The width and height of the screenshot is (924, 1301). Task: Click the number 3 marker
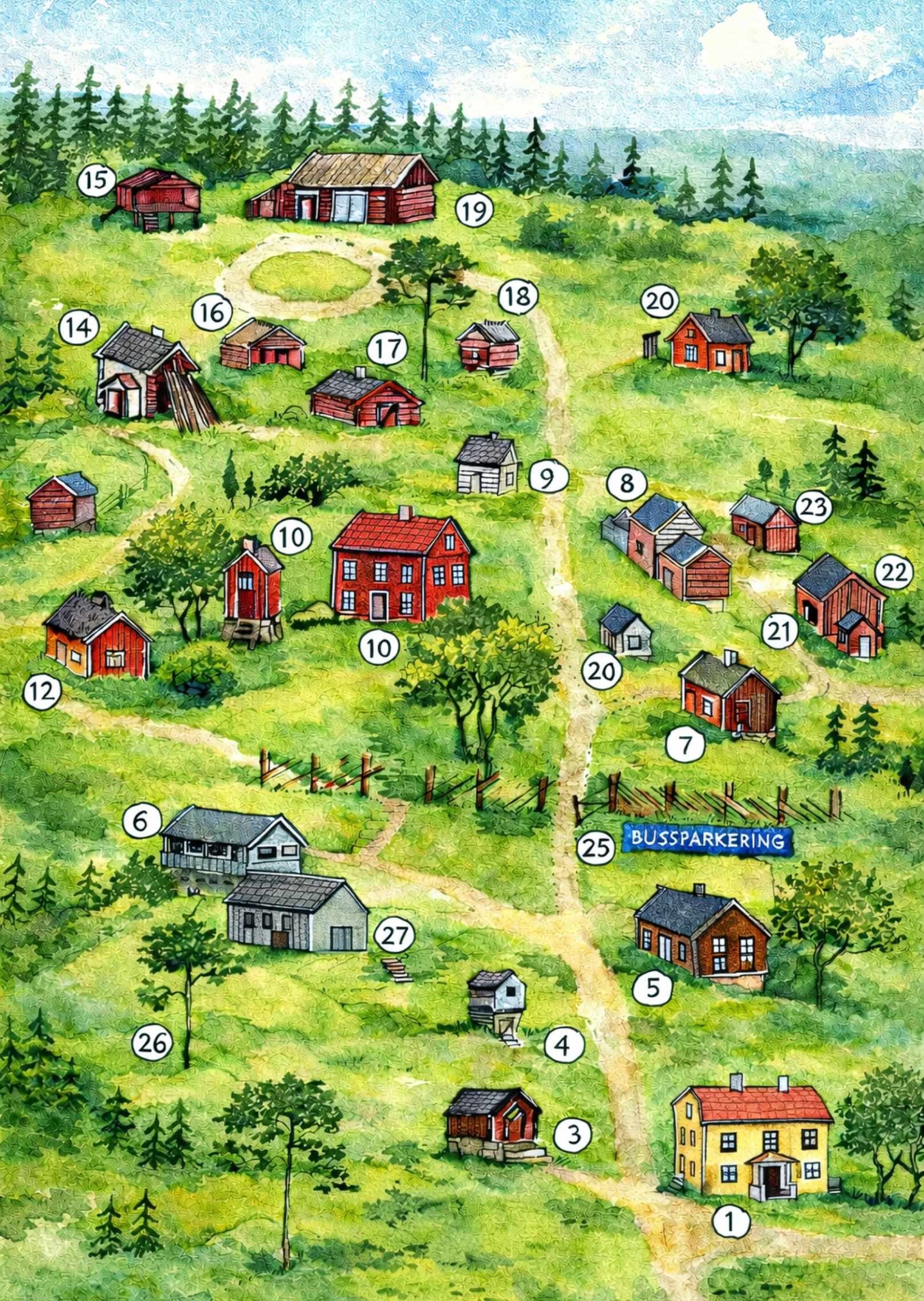tap(573, 1134)
